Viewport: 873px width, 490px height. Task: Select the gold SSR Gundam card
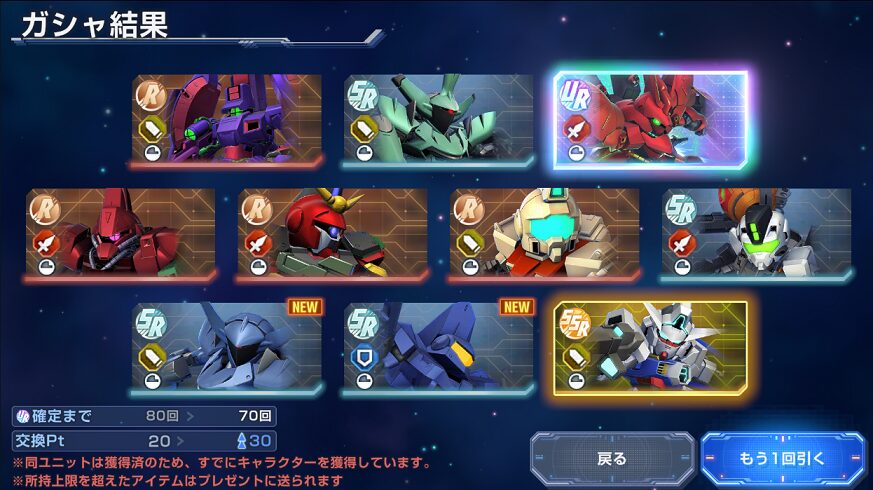tap(650, 348)
